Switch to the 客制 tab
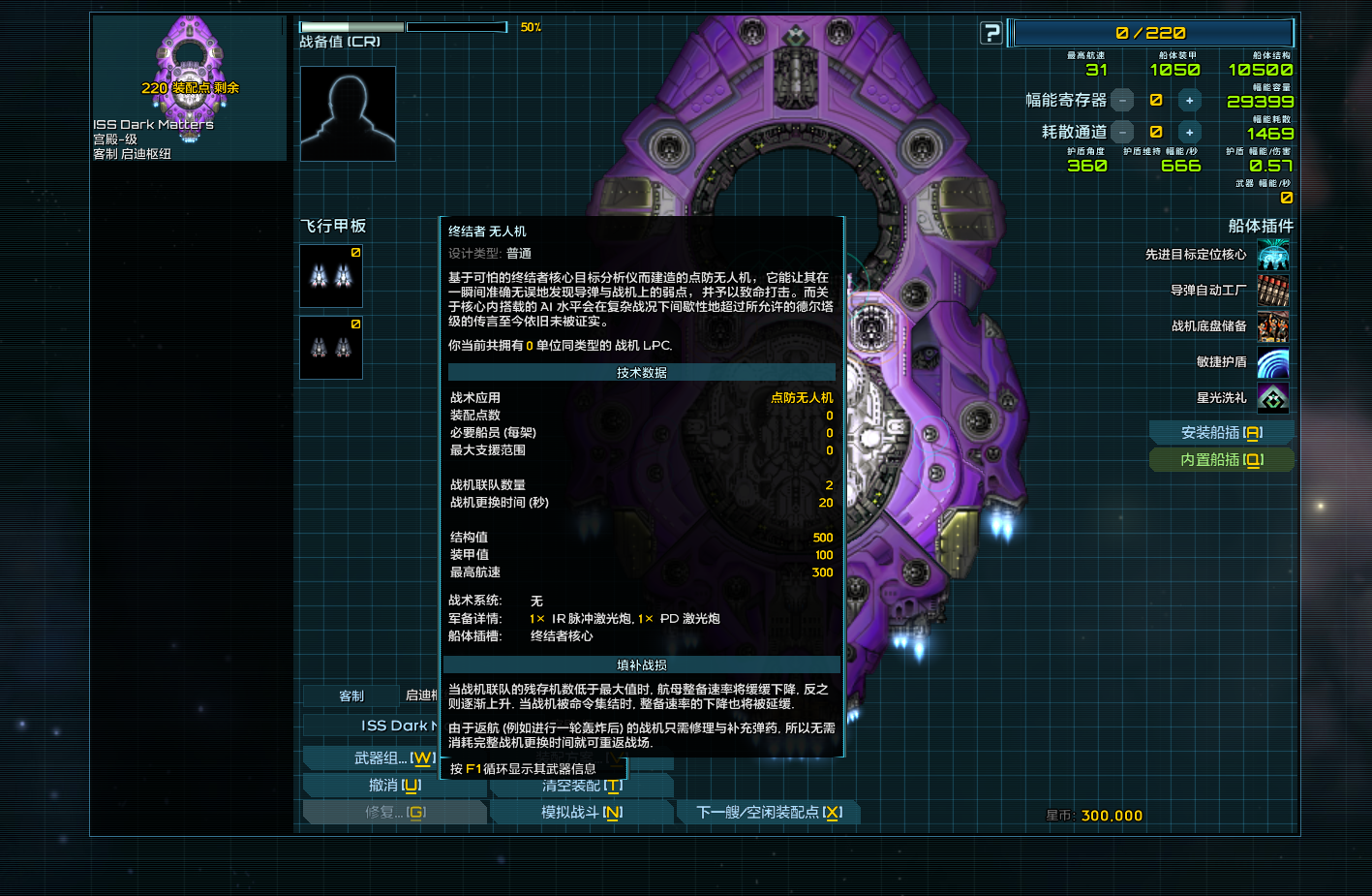 (x=353, y=695)
